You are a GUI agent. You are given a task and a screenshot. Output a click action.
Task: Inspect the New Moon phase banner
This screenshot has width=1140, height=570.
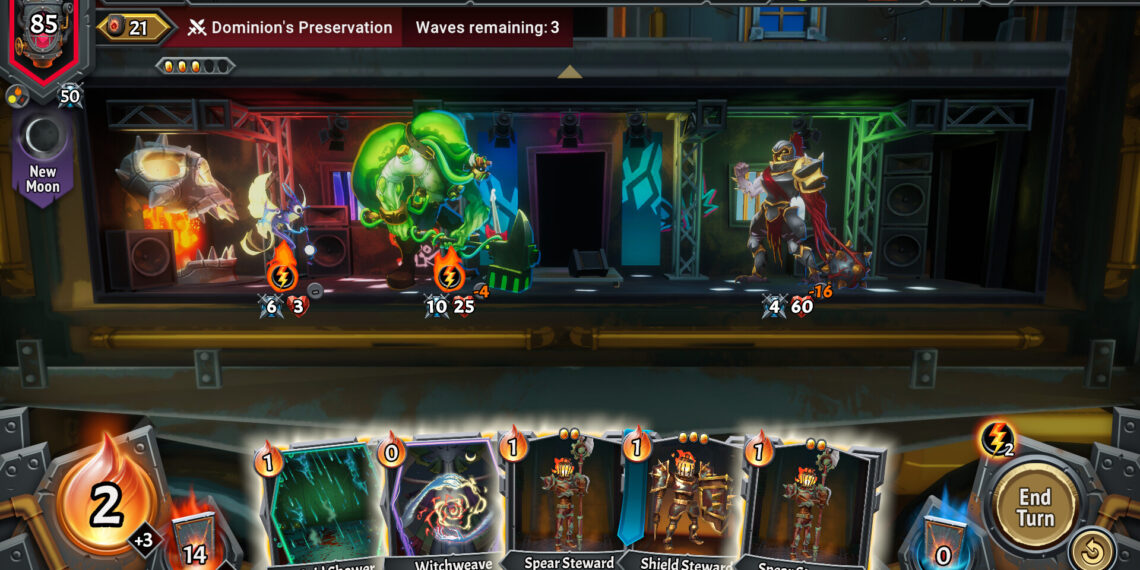point(43,155)
